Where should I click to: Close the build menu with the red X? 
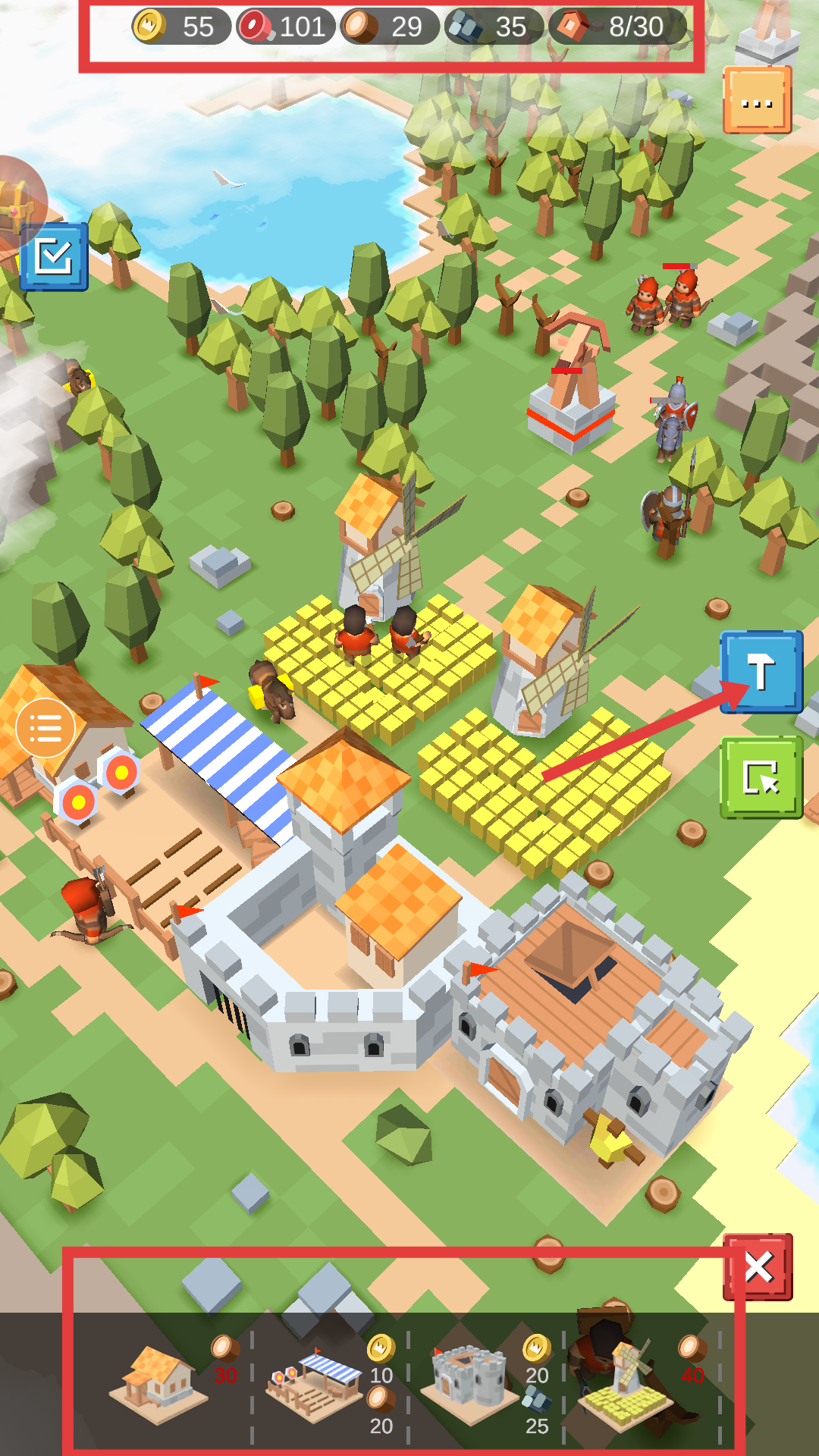tap(758, 1267)
